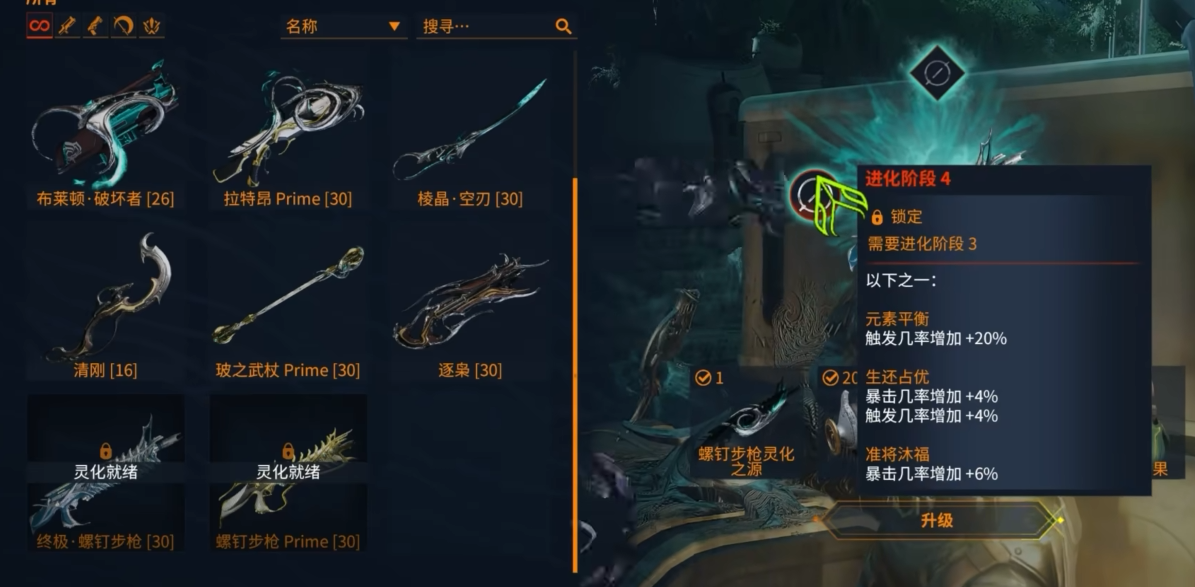1195x587 pixels.
Task: Choose the 玻之武杖 Prime [30] weapon
Action: 288,305
